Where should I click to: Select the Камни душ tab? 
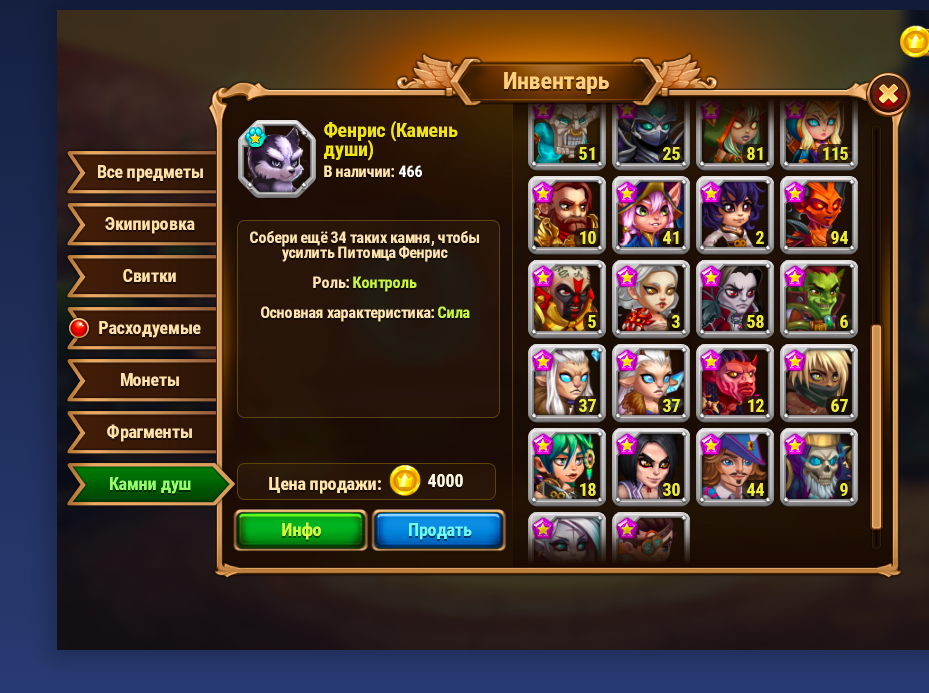[x=148, y=485]
